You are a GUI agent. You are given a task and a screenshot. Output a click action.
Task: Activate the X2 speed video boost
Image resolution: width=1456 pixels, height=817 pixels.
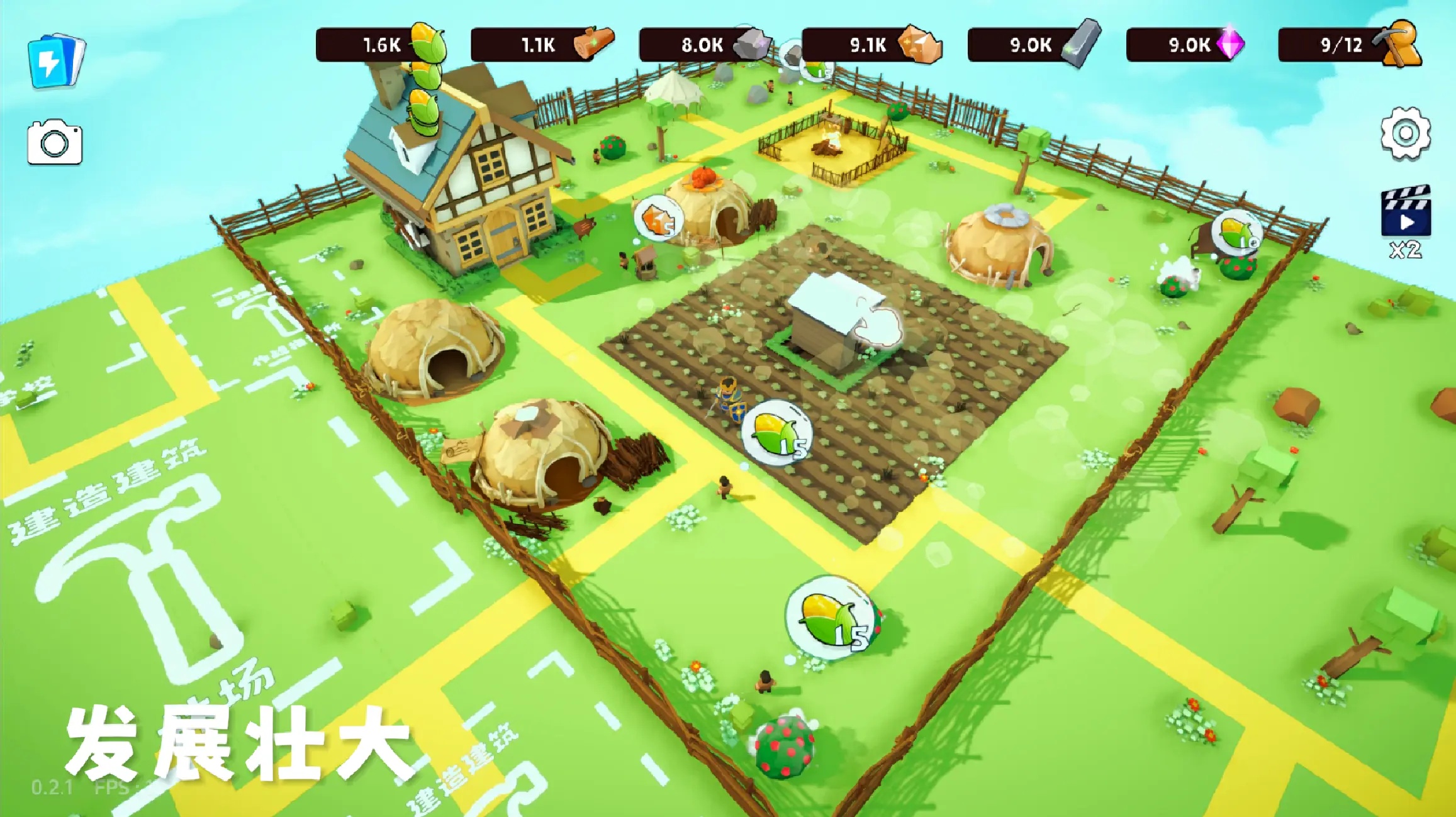(x=1406, y=221)
